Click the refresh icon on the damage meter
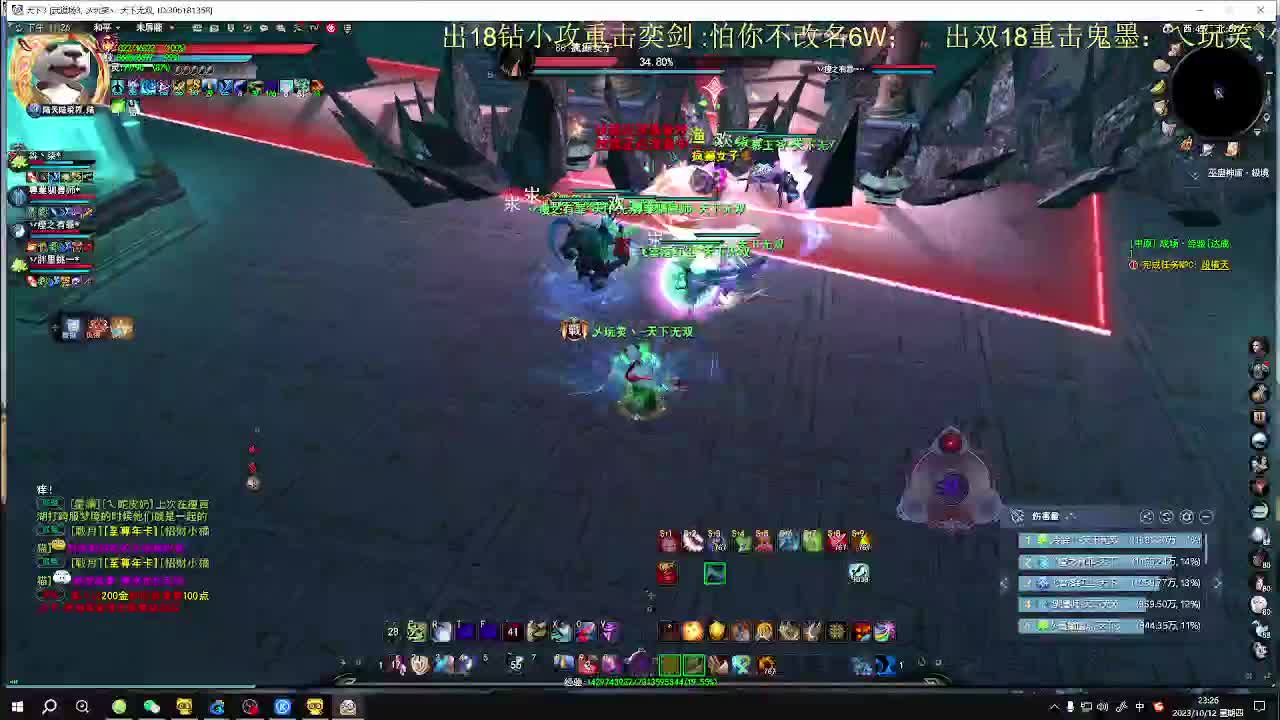Viewport: 1280px width, 720px height. pyautogui.click(x=1166, y=516)
